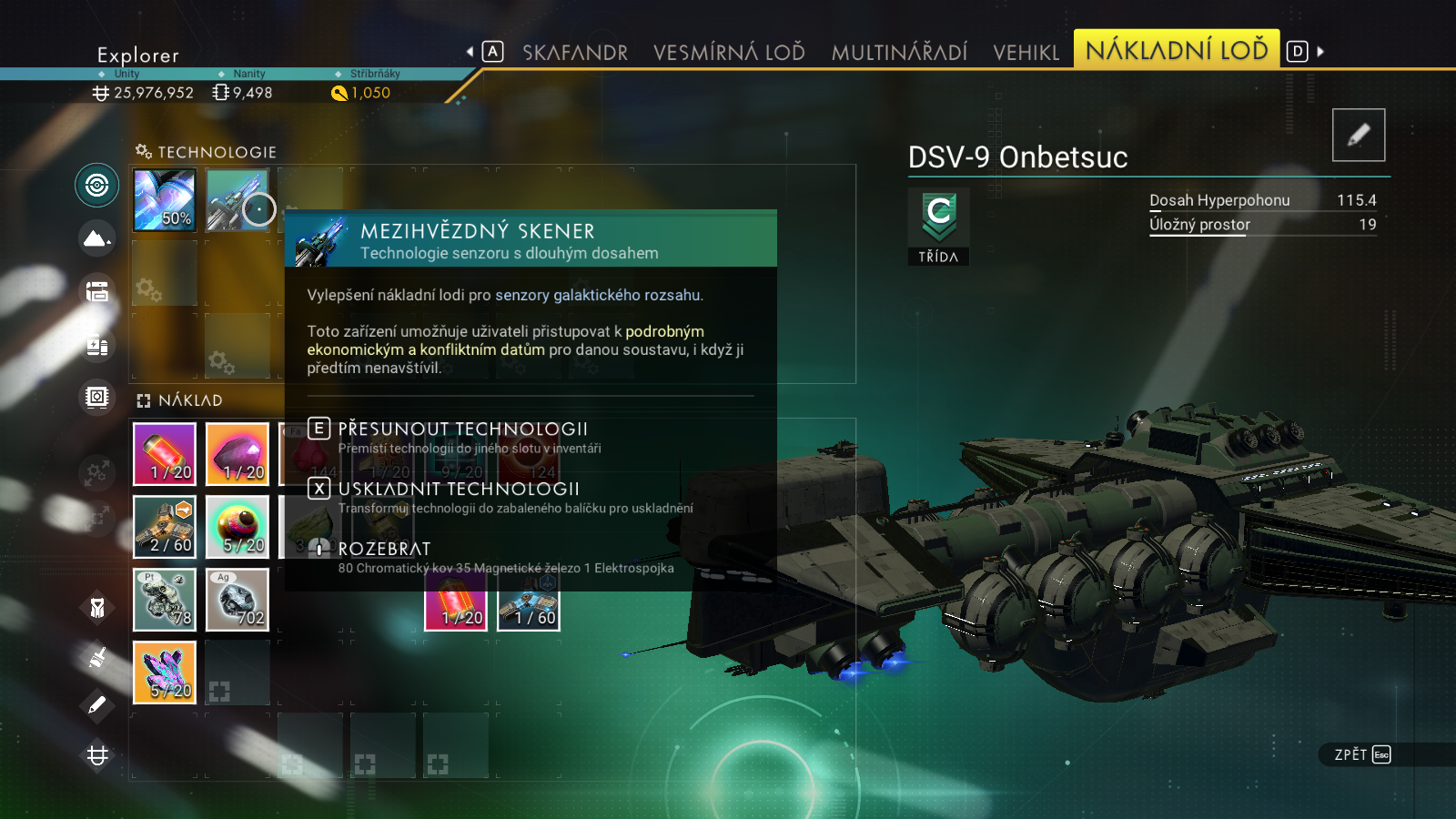Switch to the SKAFANDR tab
This screenshot has width=1456, height=819.
(575, 52)
